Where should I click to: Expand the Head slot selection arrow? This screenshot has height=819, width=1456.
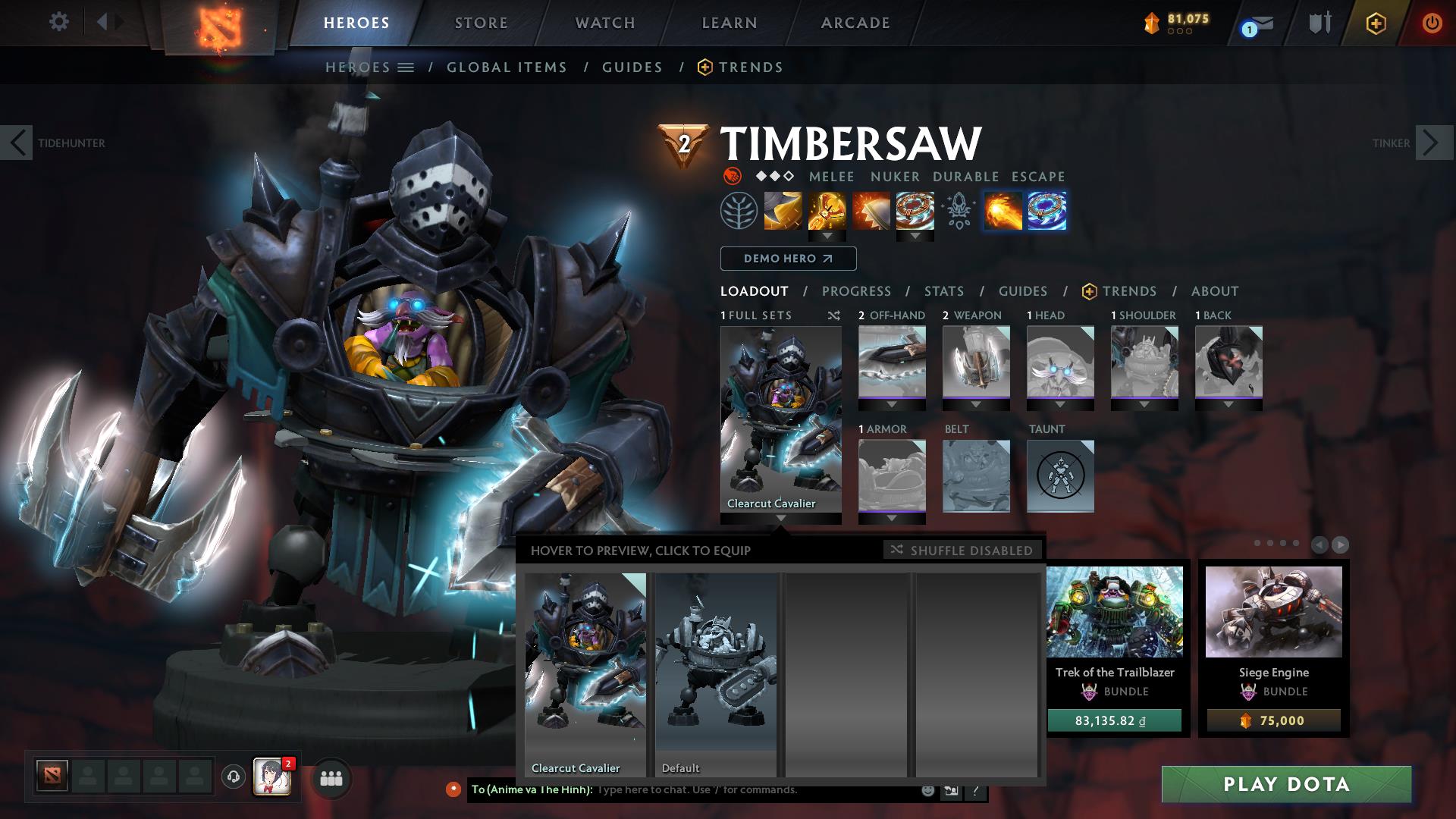1060,404
